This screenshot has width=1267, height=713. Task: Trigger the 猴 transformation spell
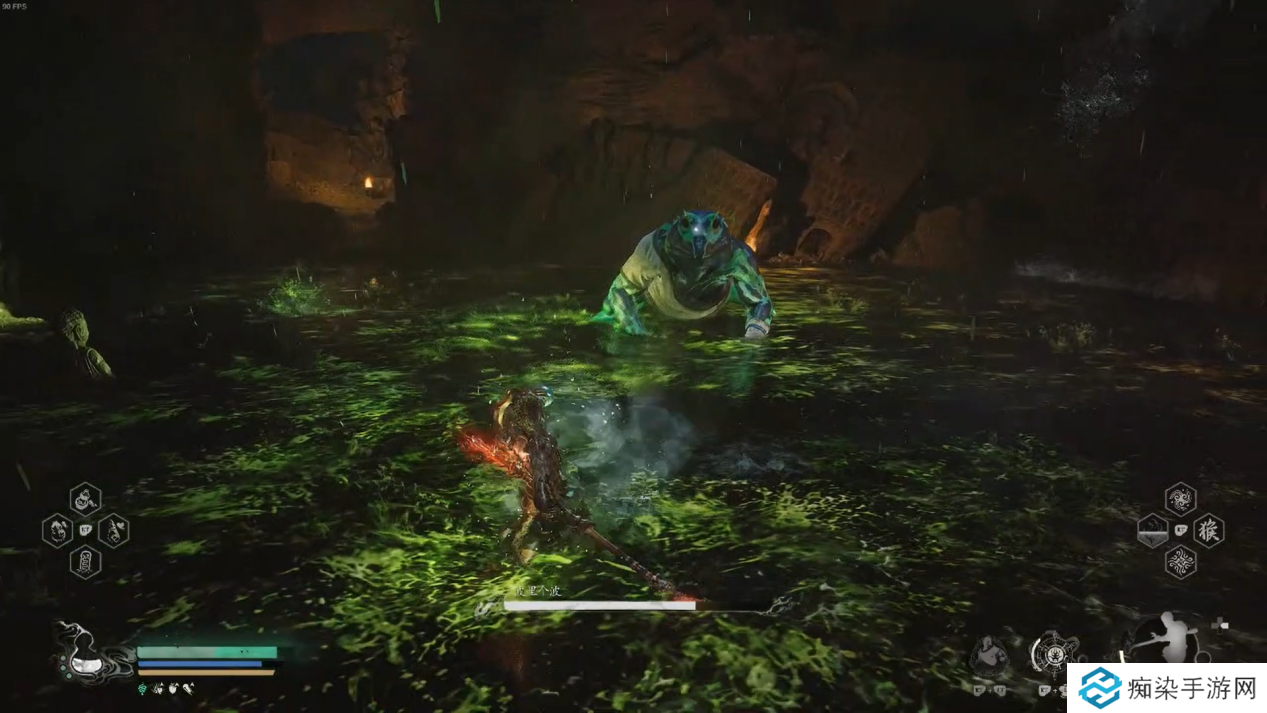coord(1209,530)
